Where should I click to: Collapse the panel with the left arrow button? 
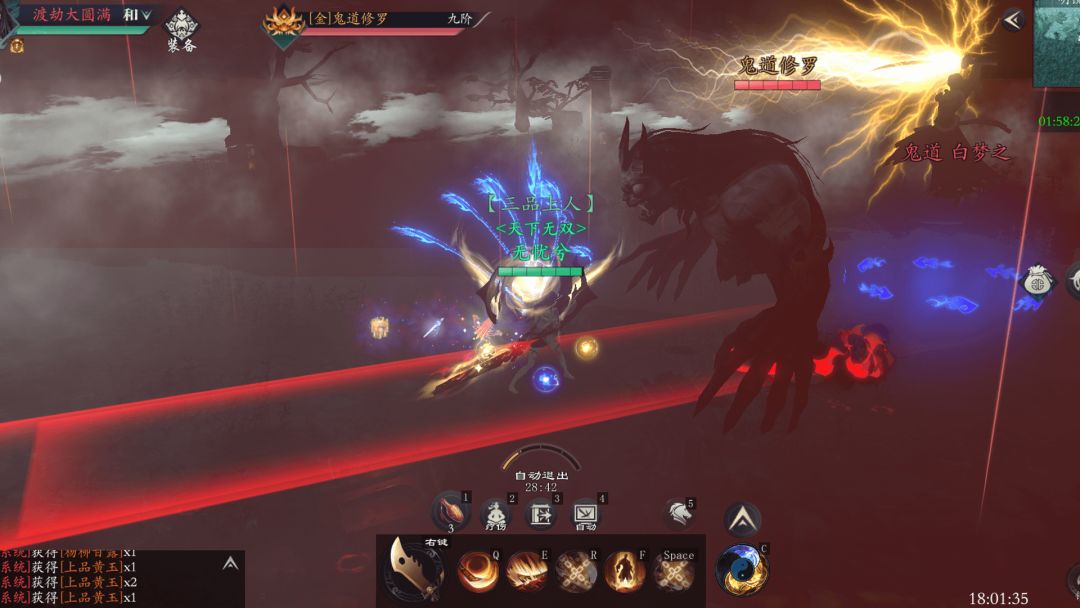1013,20
